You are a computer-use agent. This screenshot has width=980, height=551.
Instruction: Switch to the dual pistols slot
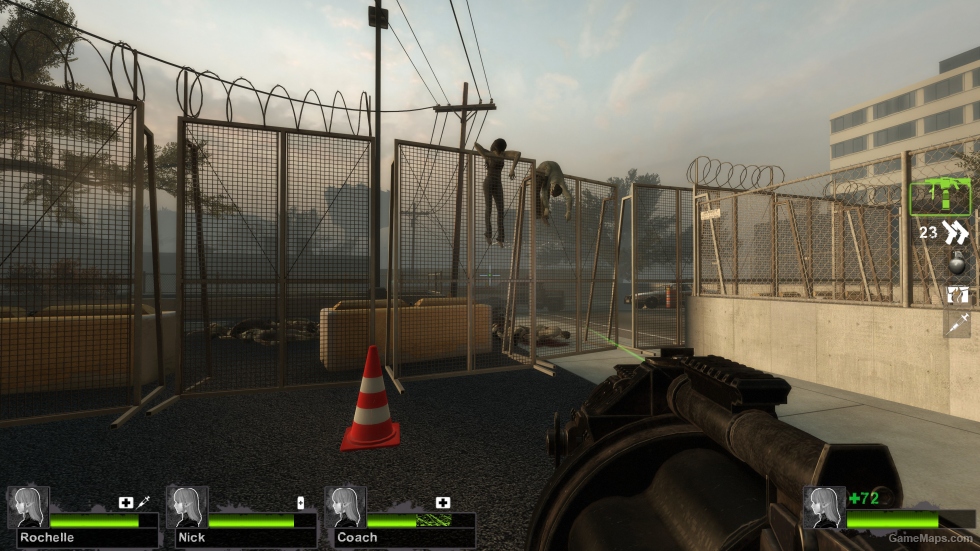956,233
